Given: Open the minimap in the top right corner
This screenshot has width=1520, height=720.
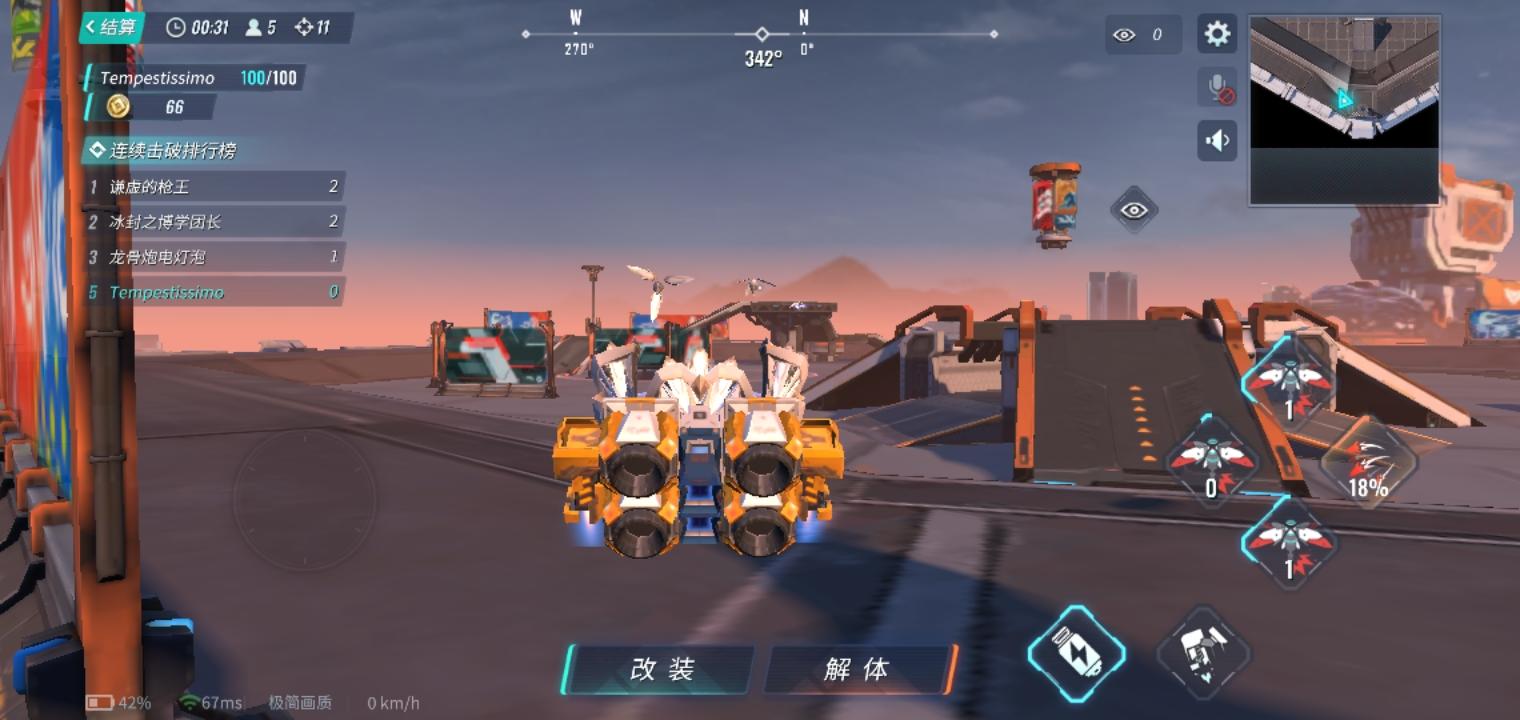Looking at the screenshot, I should pos(1344,105).
